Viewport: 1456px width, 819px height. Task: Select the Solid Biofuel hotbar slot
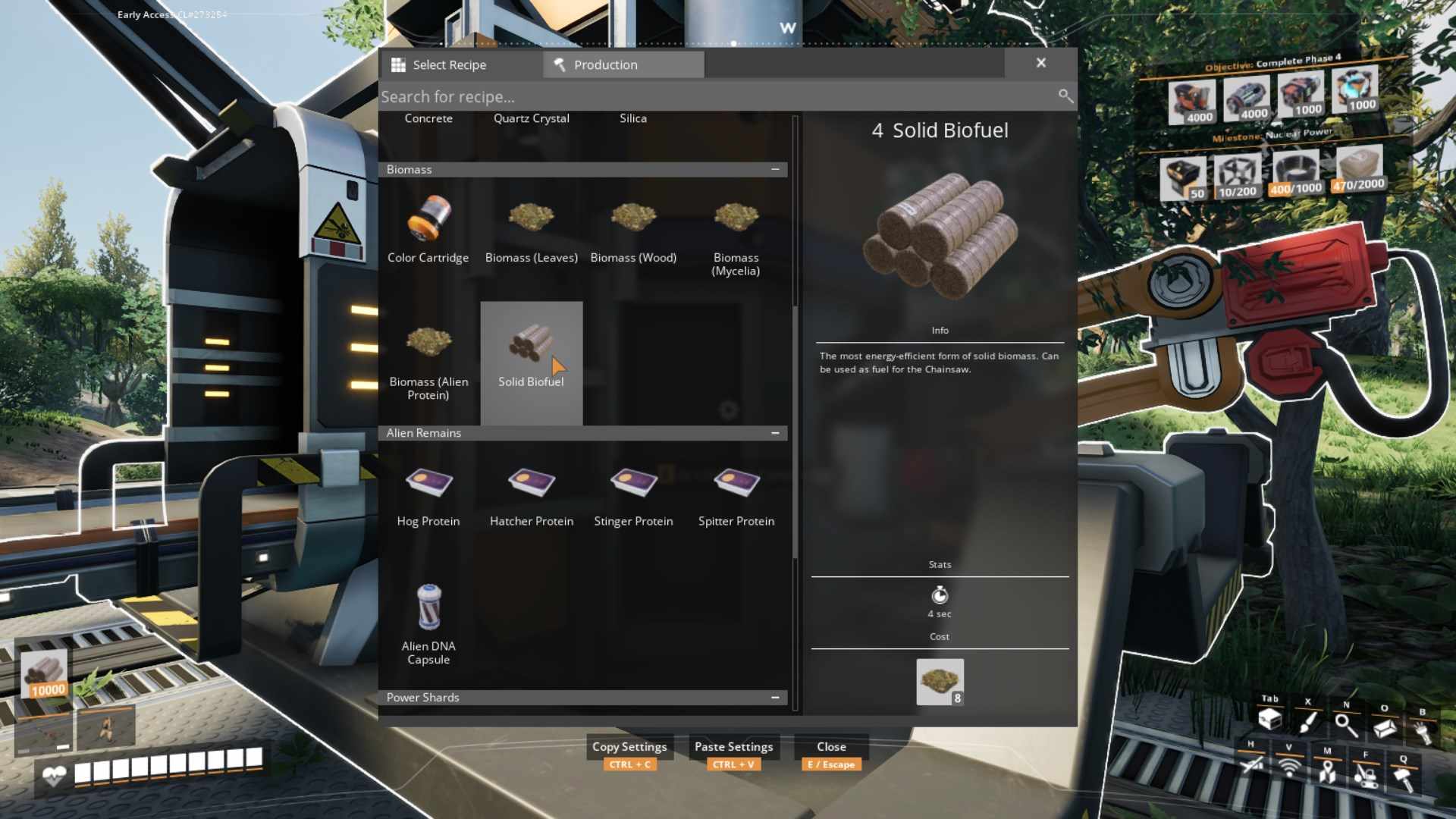click(45, 673)
